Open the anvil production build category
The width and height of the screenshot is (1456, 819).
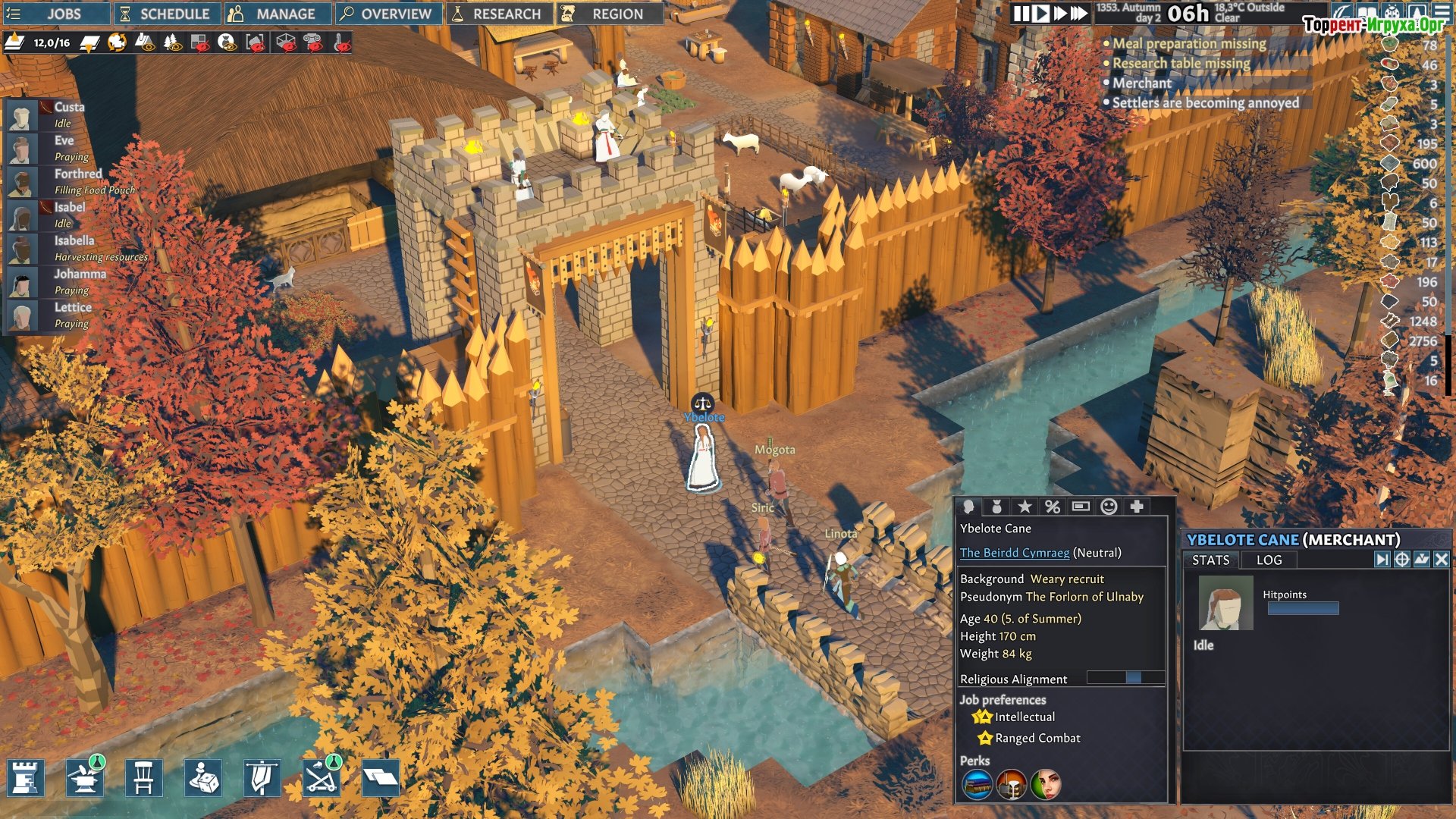point(85,778)
